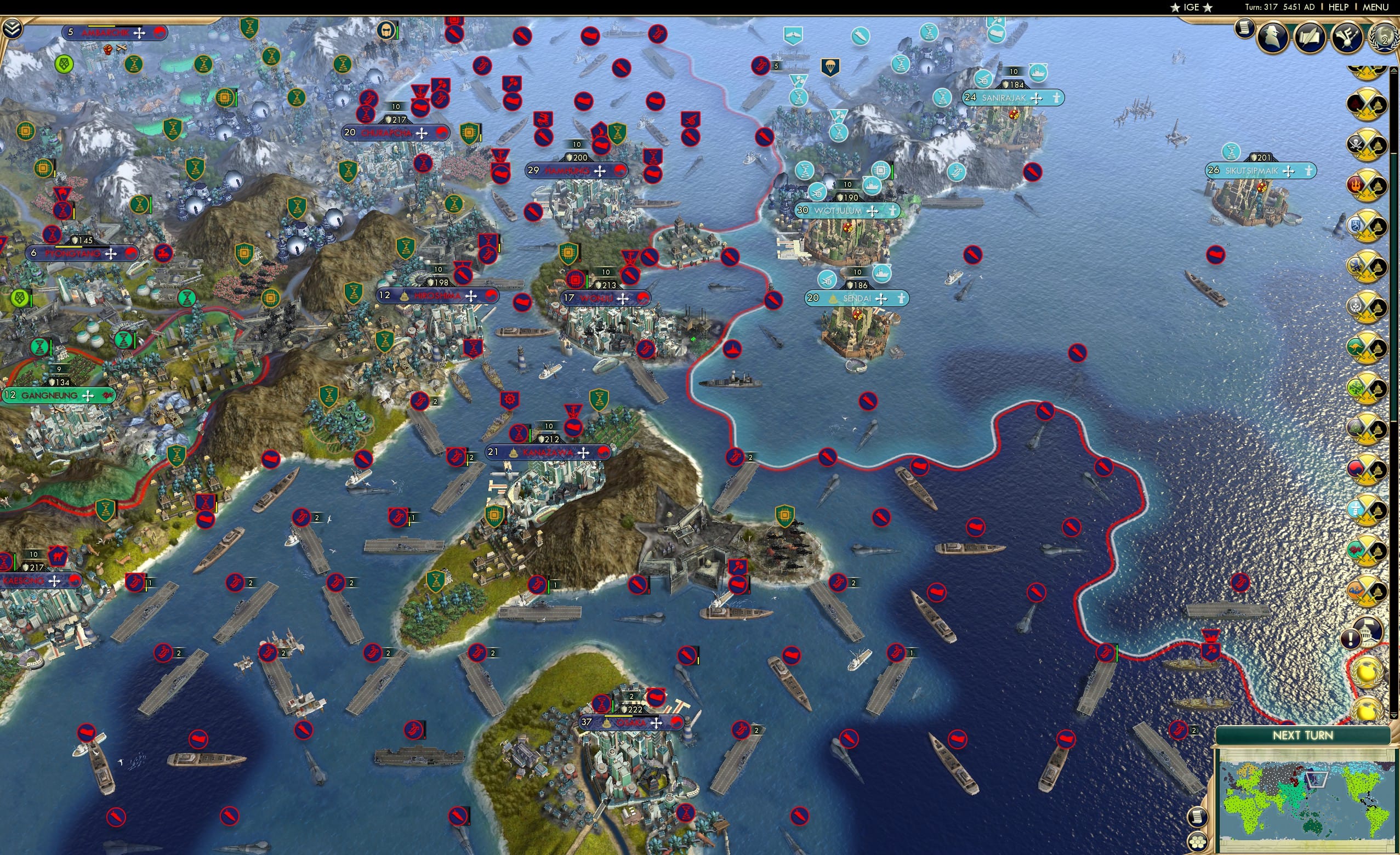Click HELP in the top bar
This screenshot has height=855, width=1400.
pos(1339,7)
